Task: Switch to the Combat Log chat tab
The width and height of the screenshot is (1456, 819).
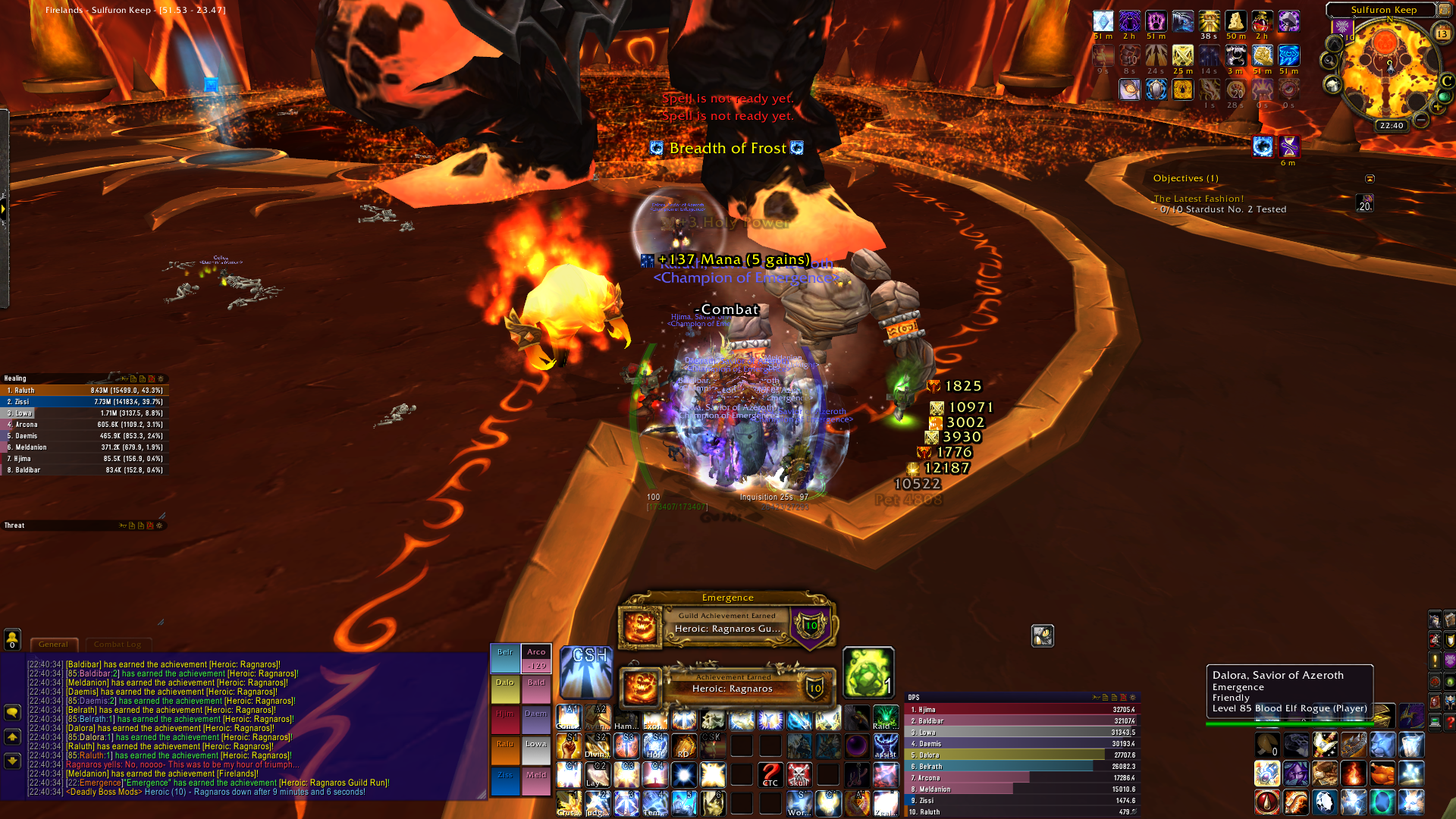Action: click(x=118, y=645)
